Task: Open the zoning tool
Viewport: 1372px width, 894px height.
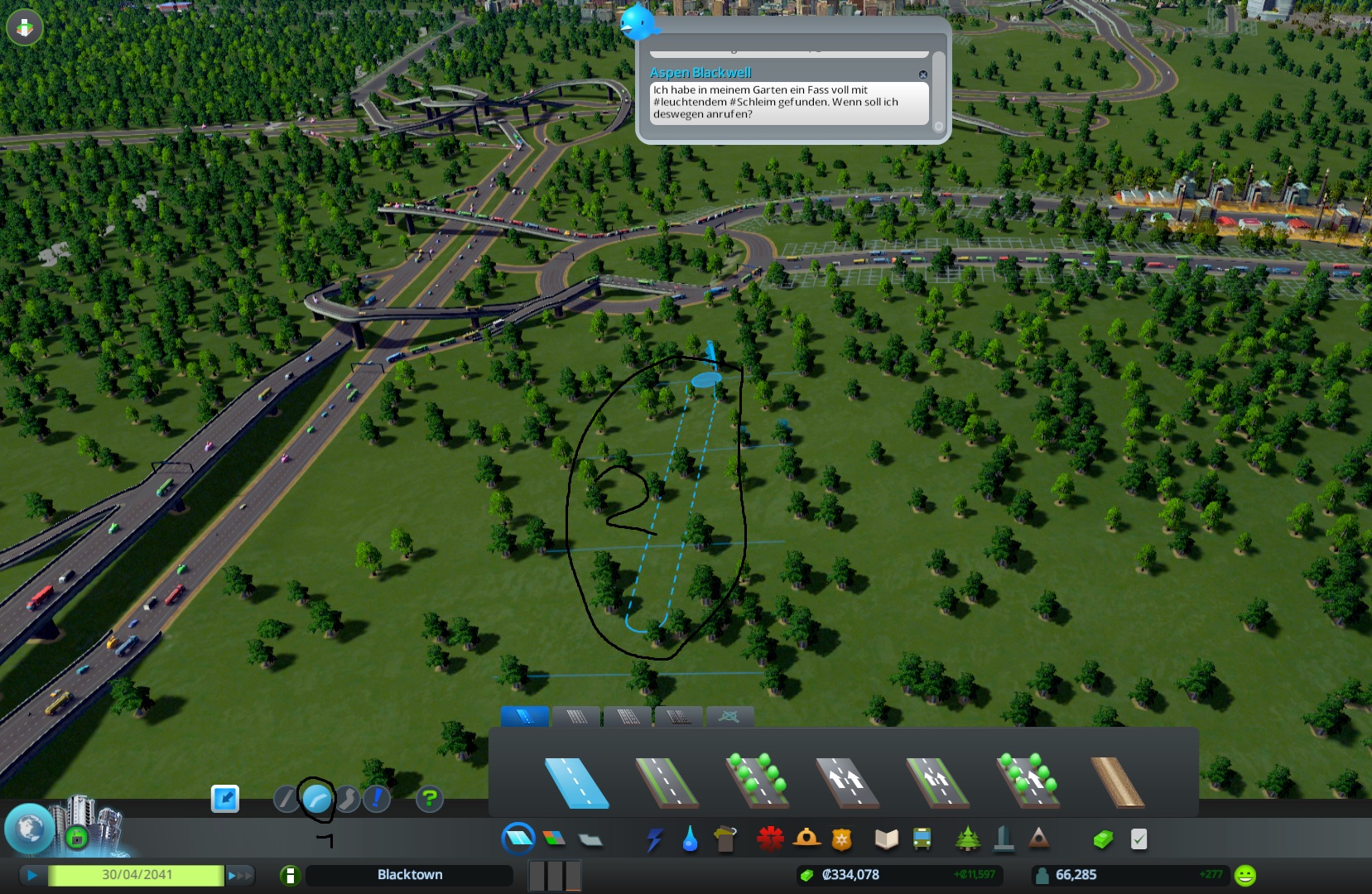Action: point(554,839)
